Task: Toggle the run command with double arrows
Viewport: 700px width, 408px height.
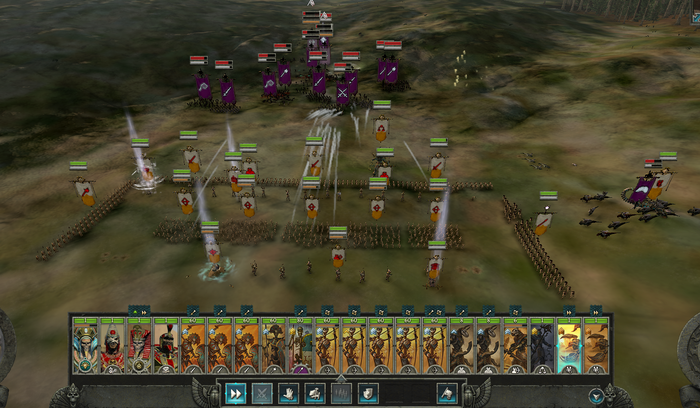Action: 236,394
